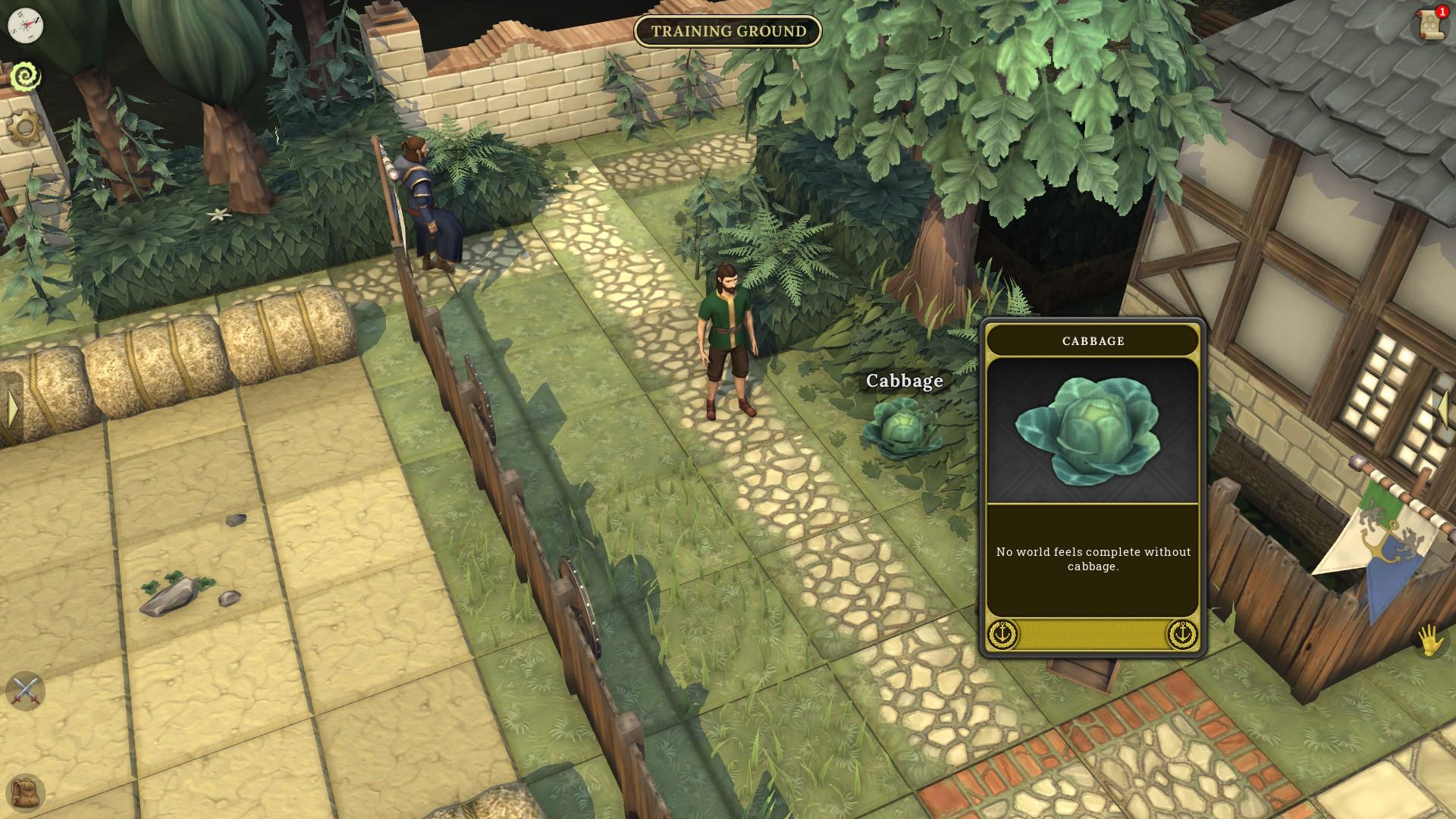1456x819 pixels.
Task: Click the Cabbage world label
Action: (904, 381)
